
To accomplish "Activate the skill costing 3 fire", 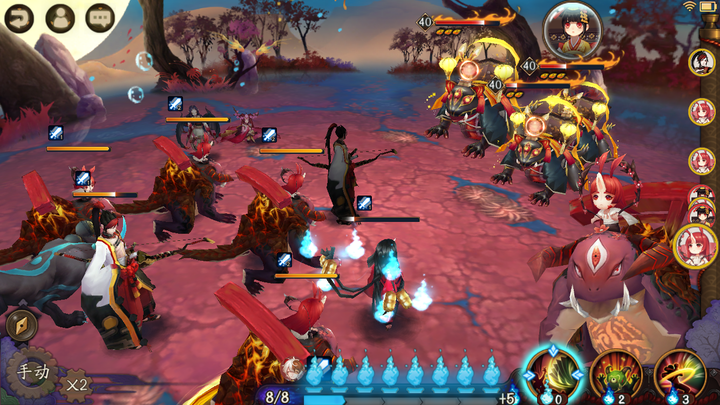I will (x=680, y=375).
